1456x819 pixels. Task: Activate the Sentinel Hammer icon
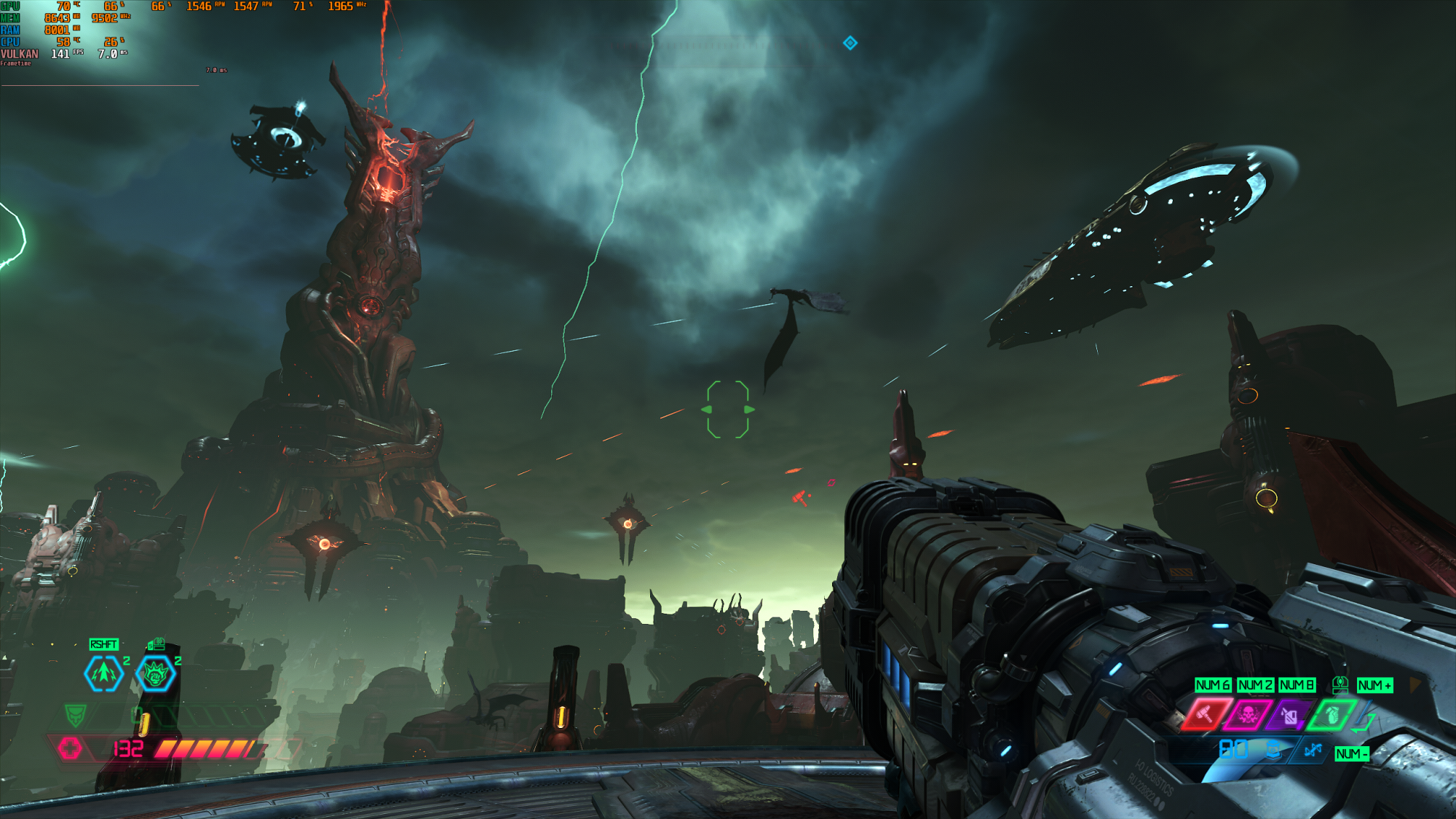pos(1206,715)
